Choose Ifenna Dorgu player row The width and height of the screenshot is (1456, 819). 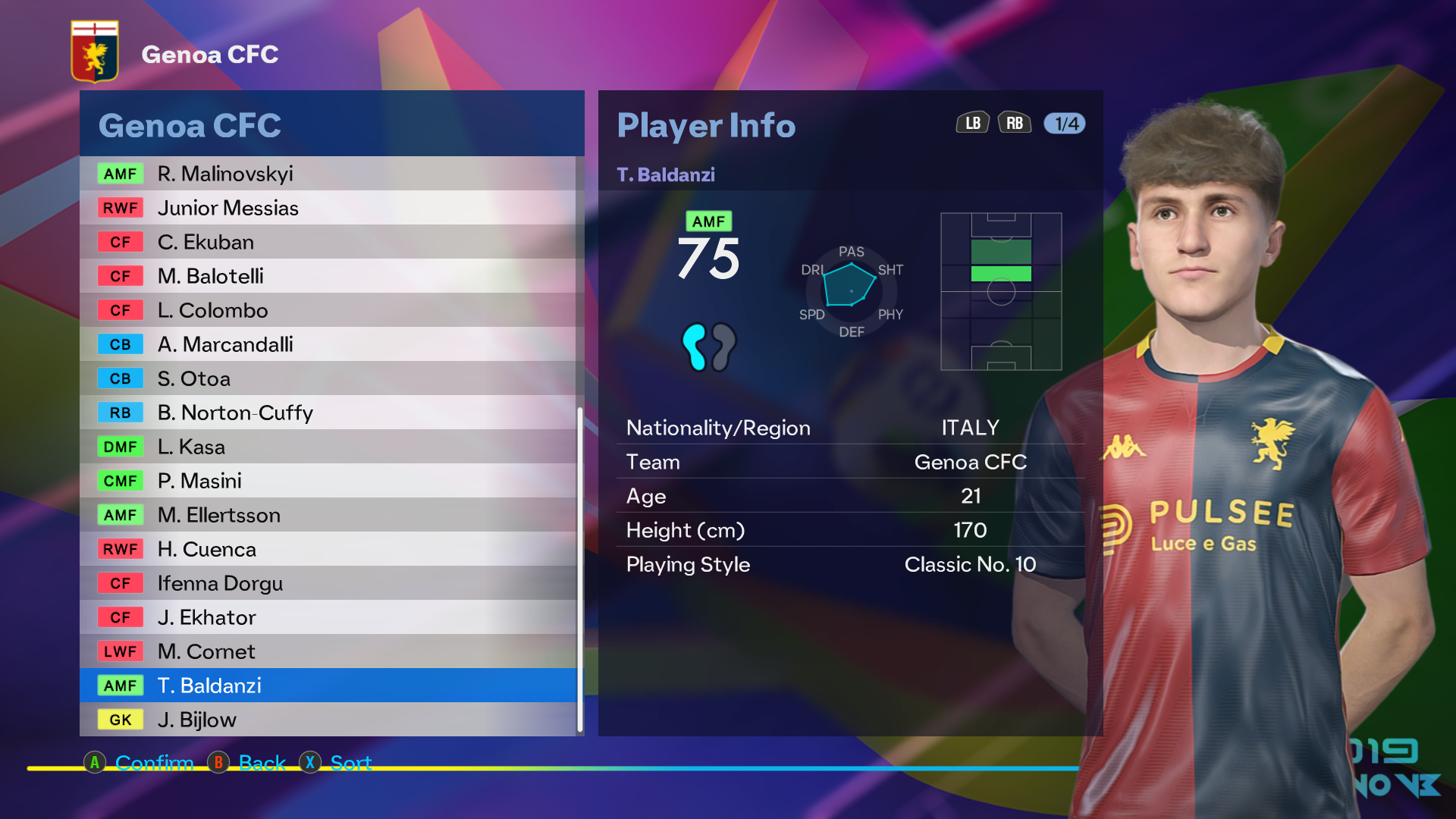pos(328,583)
